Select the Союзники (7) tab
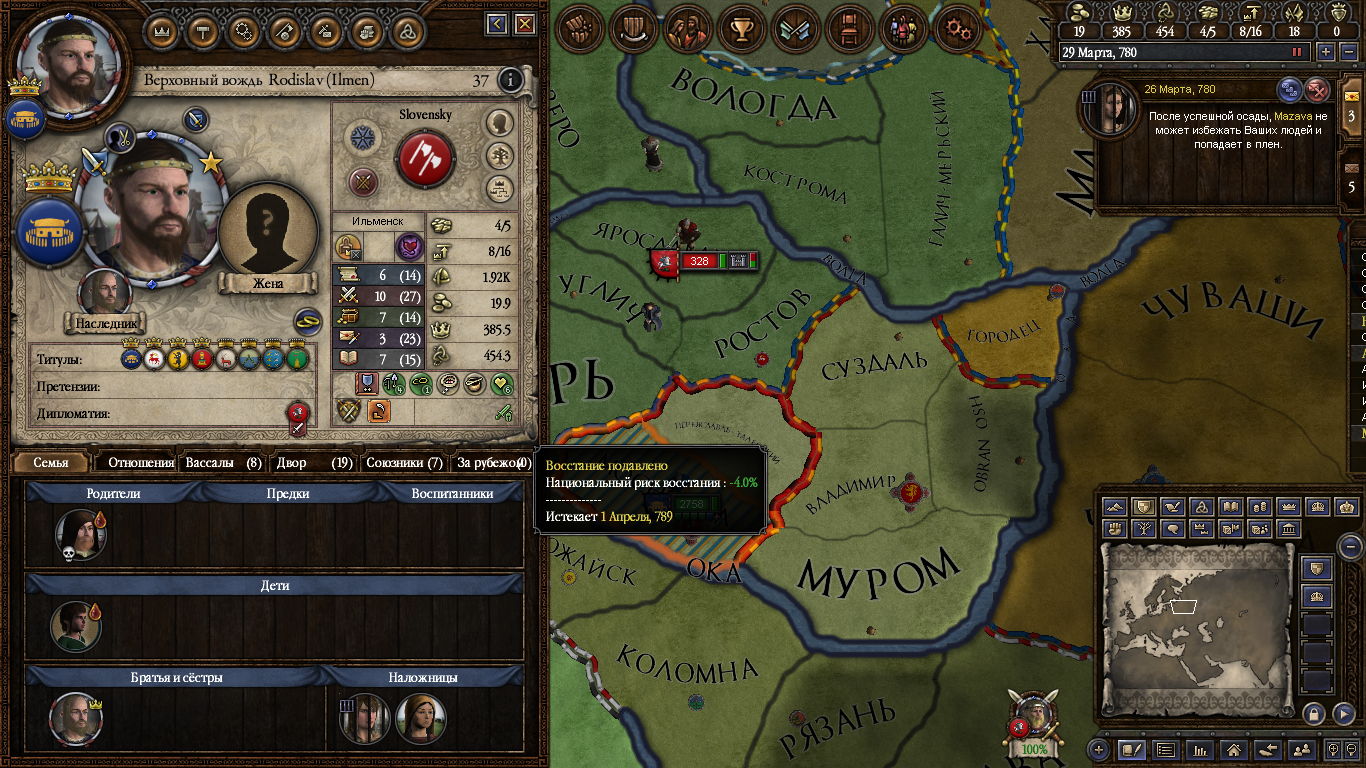The height and width of the screenshot is (768, 1366). pos(404,463)
